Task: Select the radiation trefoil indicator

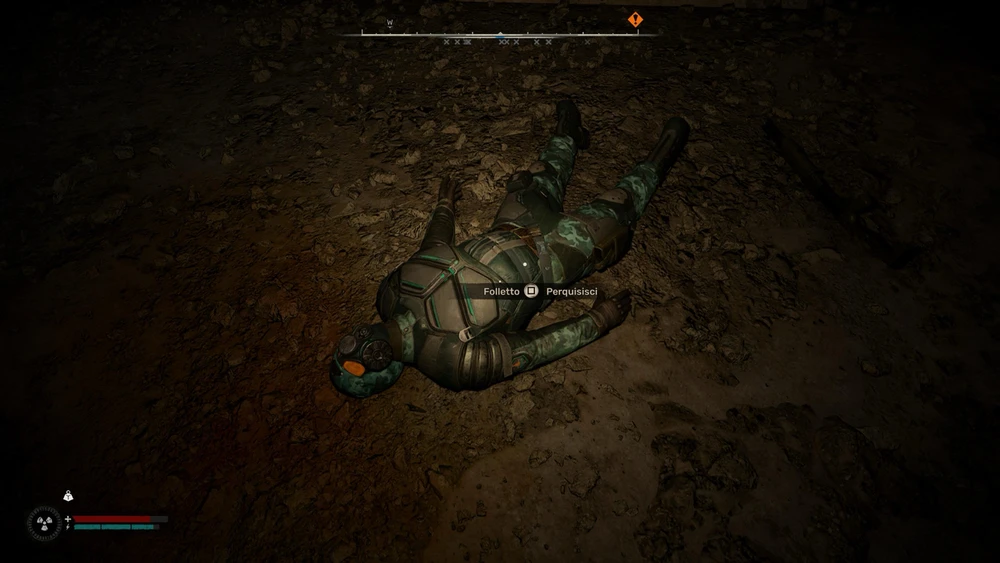Action: point(44,522)
